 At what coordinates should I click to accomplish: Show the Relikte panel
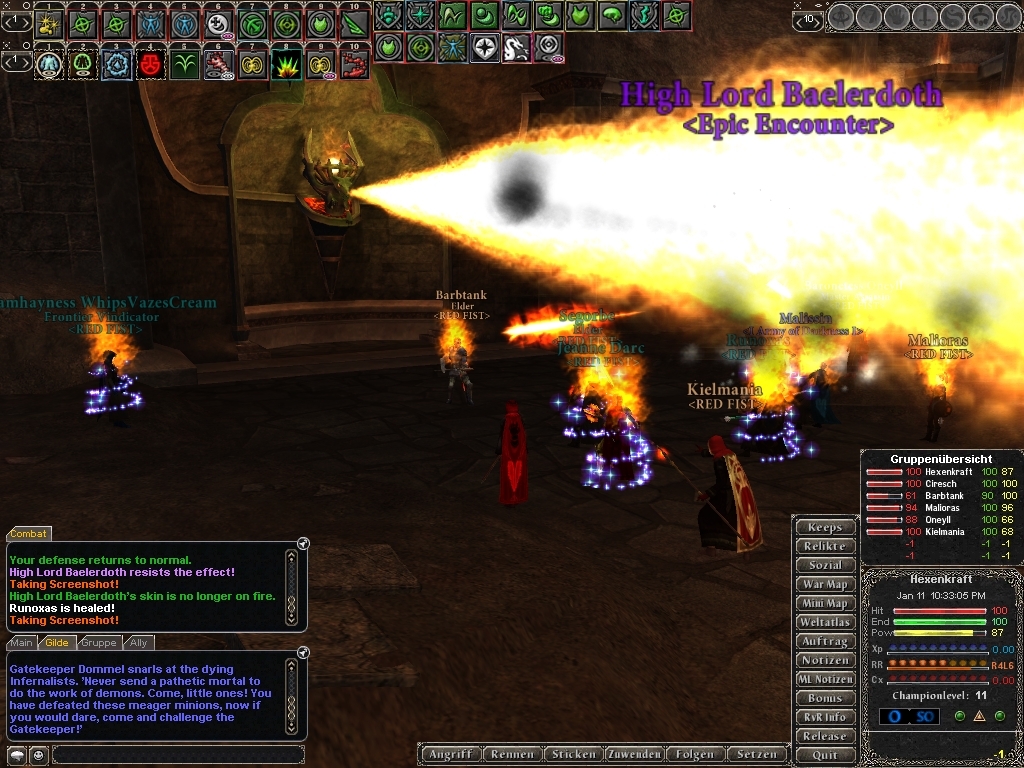click(825, 546)
